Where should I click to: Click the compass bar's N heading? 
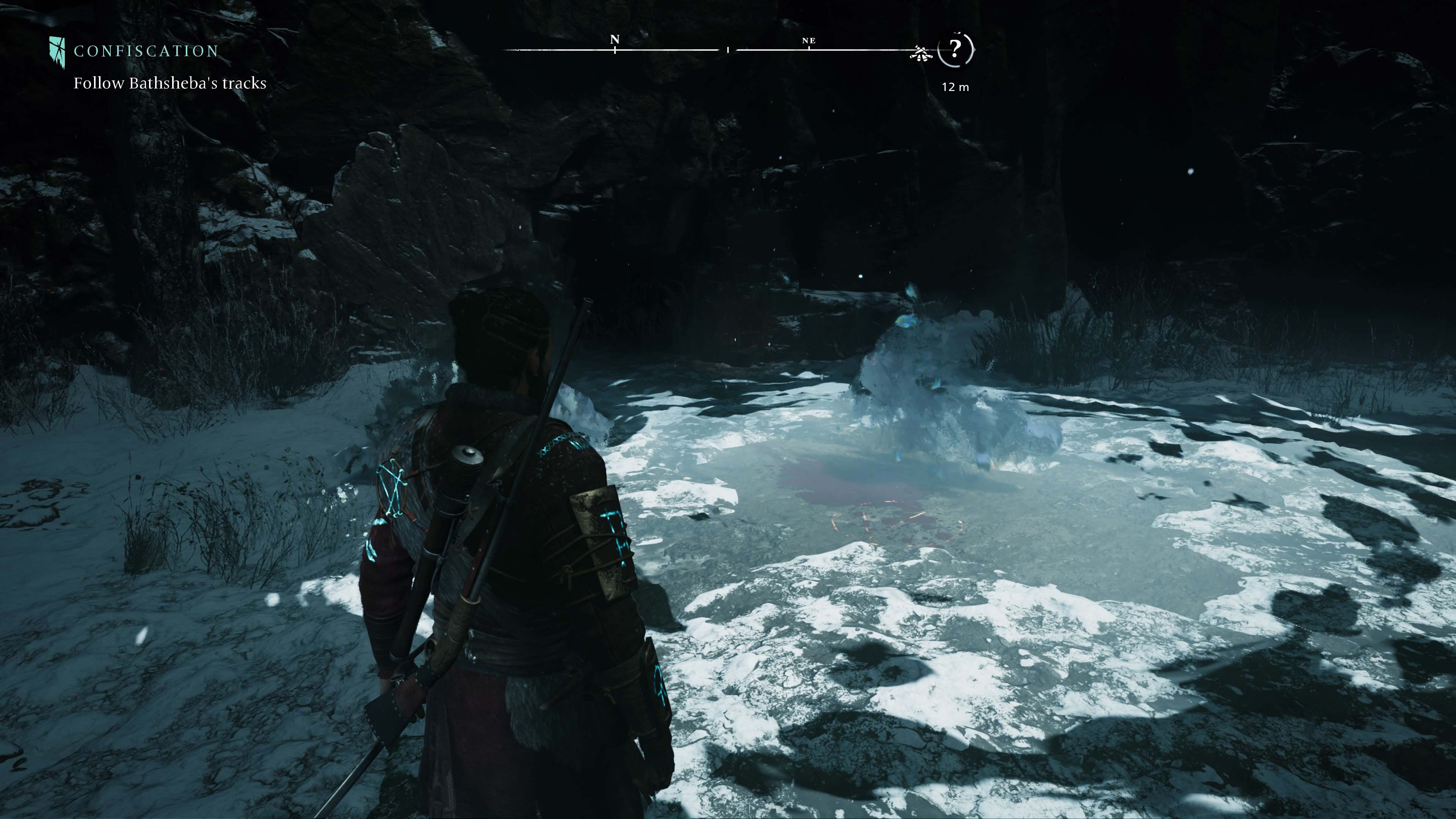[615, 39]
